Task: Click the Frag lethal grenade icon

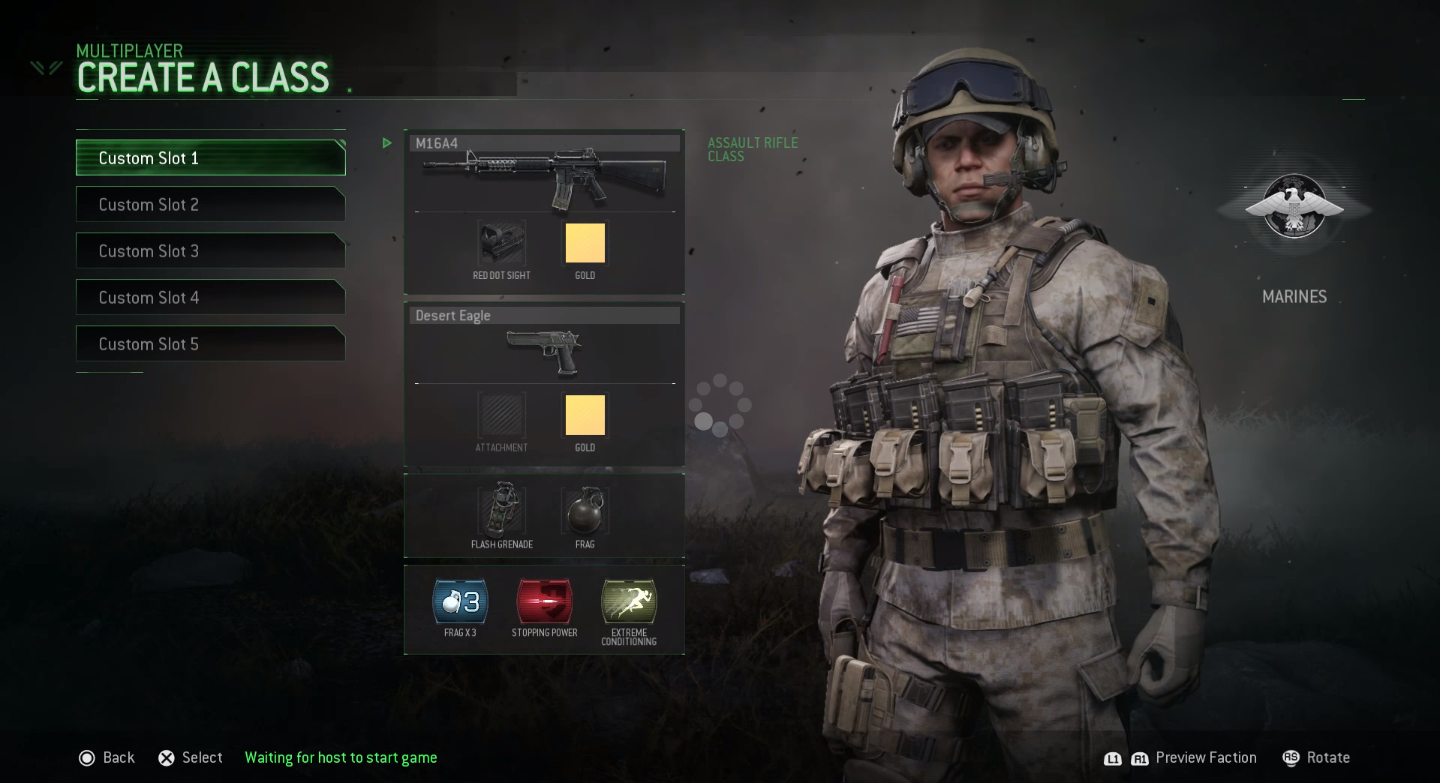Action: coord(584,510)
